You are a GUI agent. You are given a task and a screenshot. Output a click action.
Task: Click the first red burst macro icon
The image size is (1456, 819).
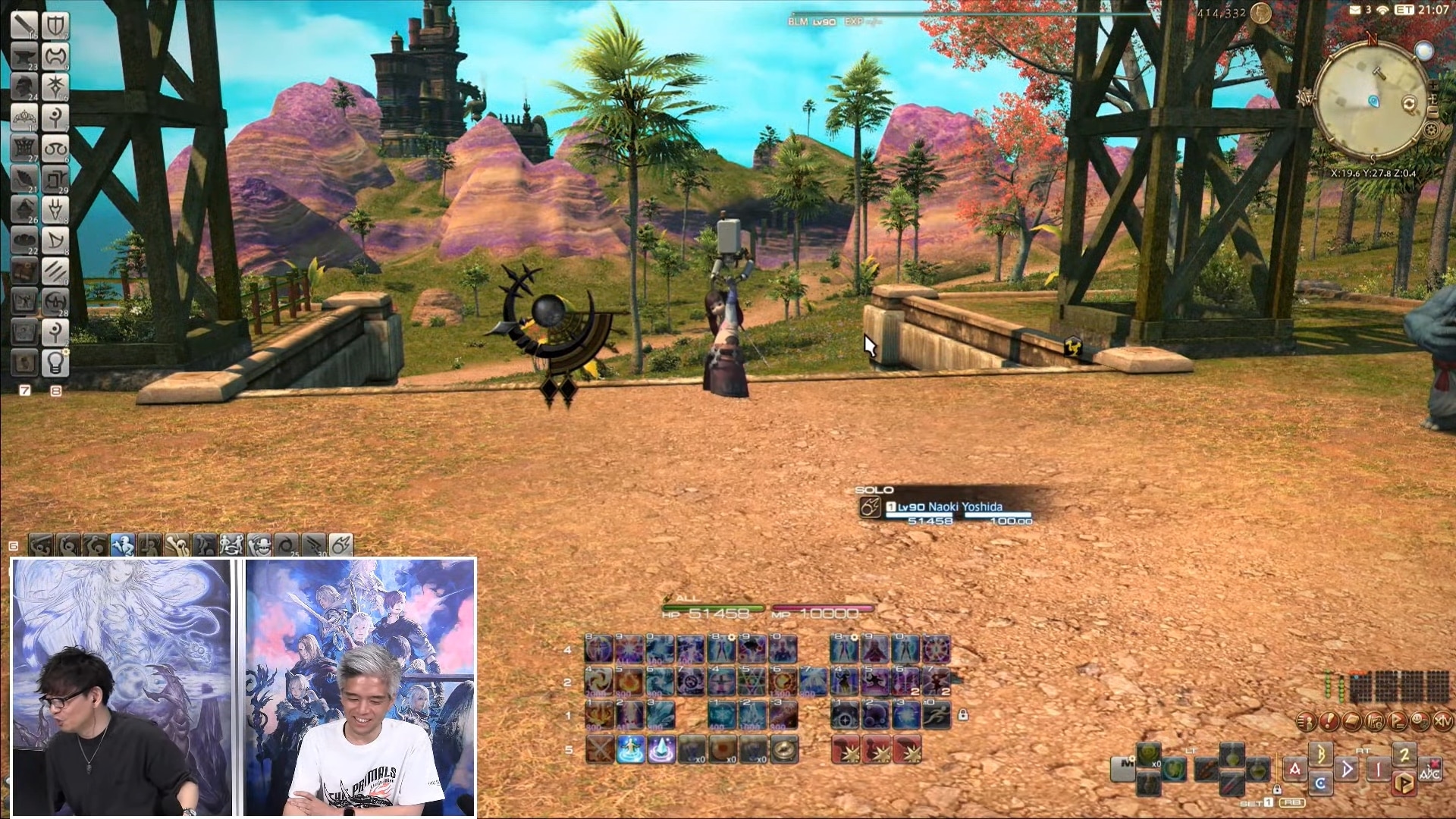click(x=846, y=750)
